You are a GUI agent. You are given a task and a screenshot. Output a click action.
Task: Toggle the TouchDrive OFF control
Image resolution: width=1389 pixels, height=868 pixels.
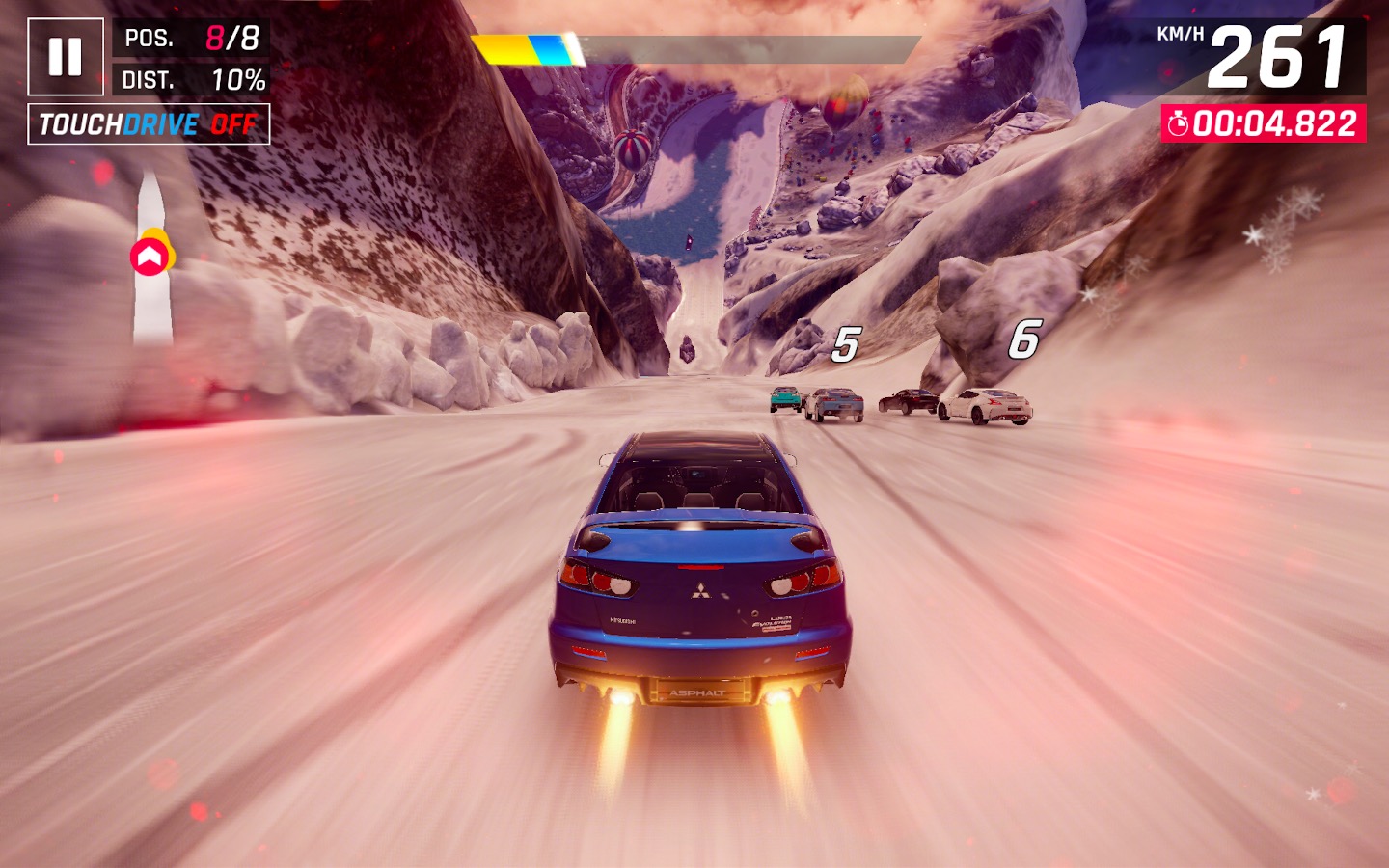[x=149, y=124]
